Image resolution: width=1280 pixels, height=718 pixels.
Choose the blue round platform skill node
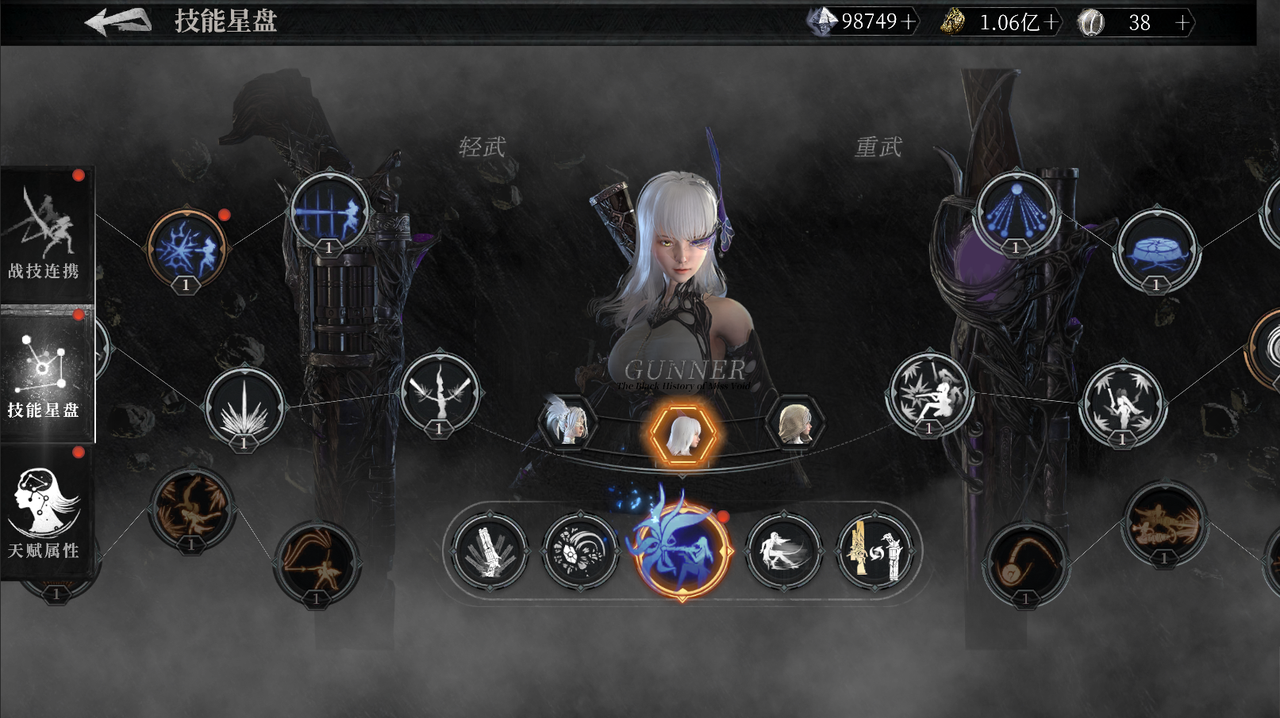tap(1157, 249)
